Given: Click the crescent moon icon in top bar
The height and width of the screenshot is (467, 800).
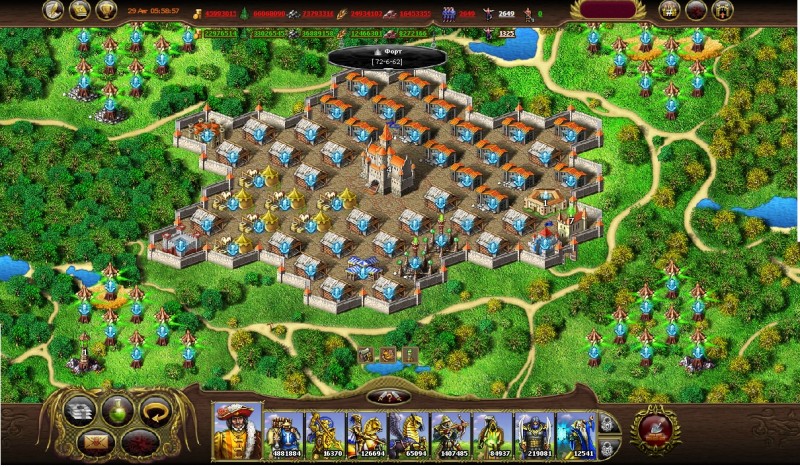Looking at the screenshot, I should pos(52,10).
